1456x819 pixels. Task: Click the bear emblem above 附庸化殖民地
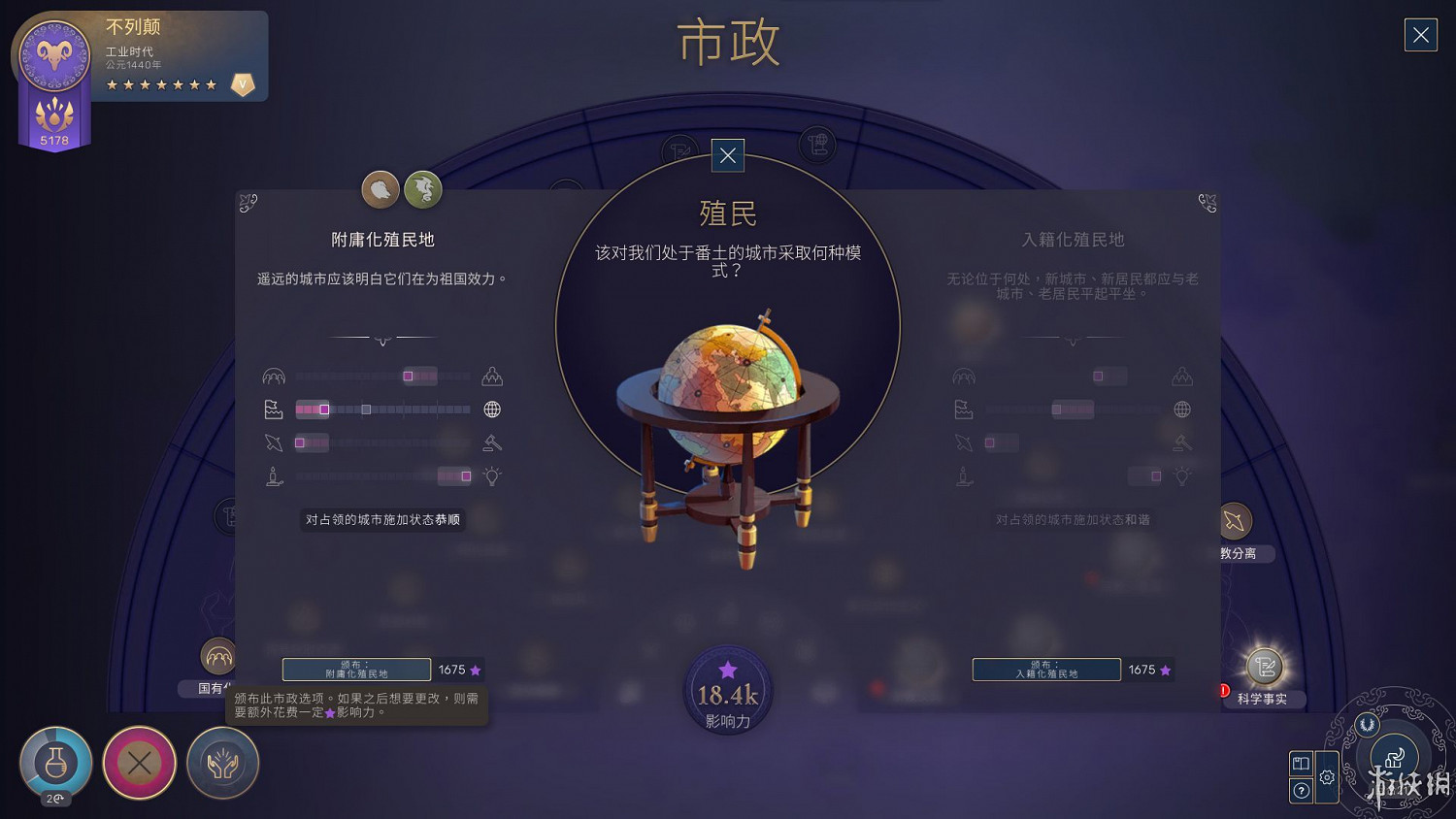380,189
